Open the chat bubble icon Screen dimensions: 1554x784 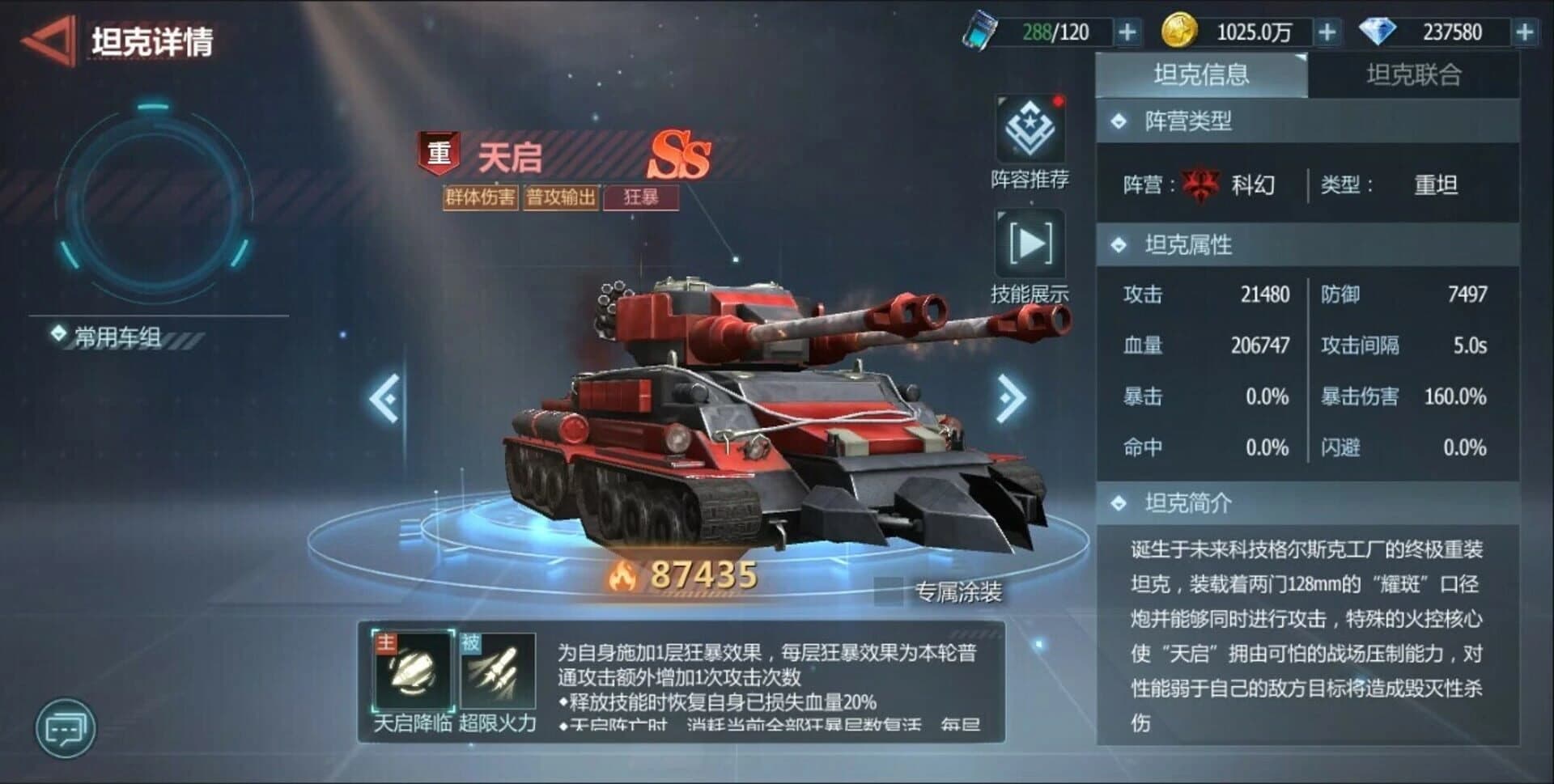pos(65,727)
